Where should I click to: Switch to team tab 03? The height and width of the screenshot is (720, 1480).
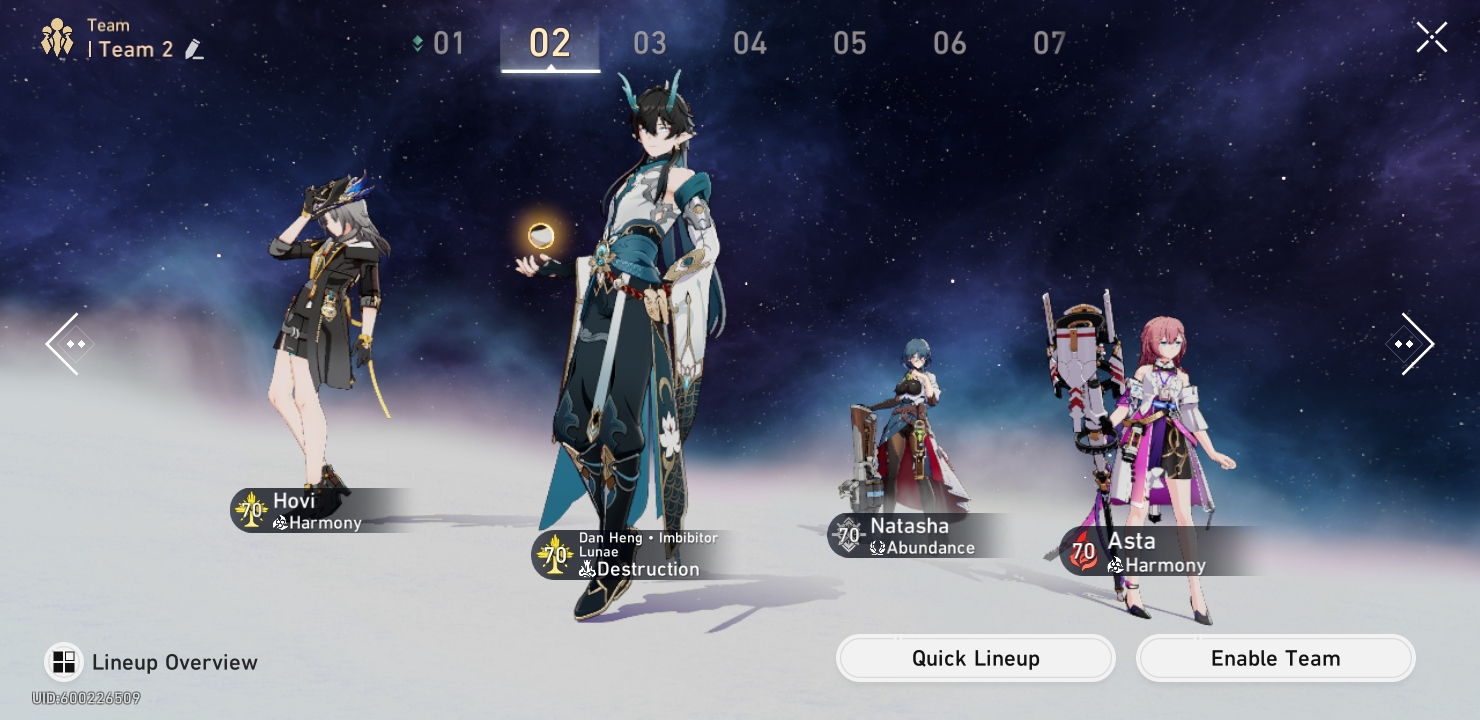(650, 43)
